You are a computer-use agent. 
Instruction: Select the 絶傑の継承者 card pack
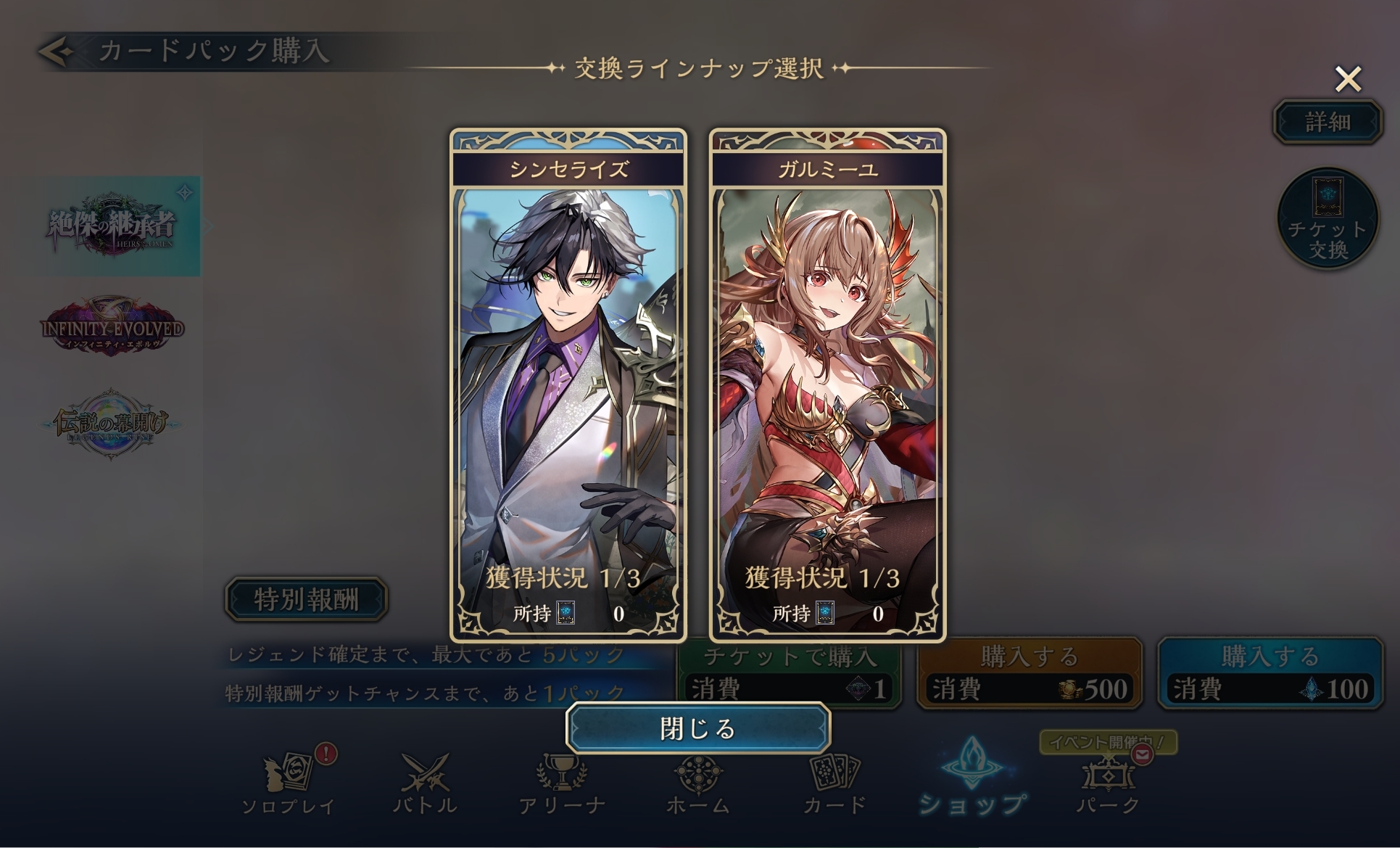[x=111, y=226]
